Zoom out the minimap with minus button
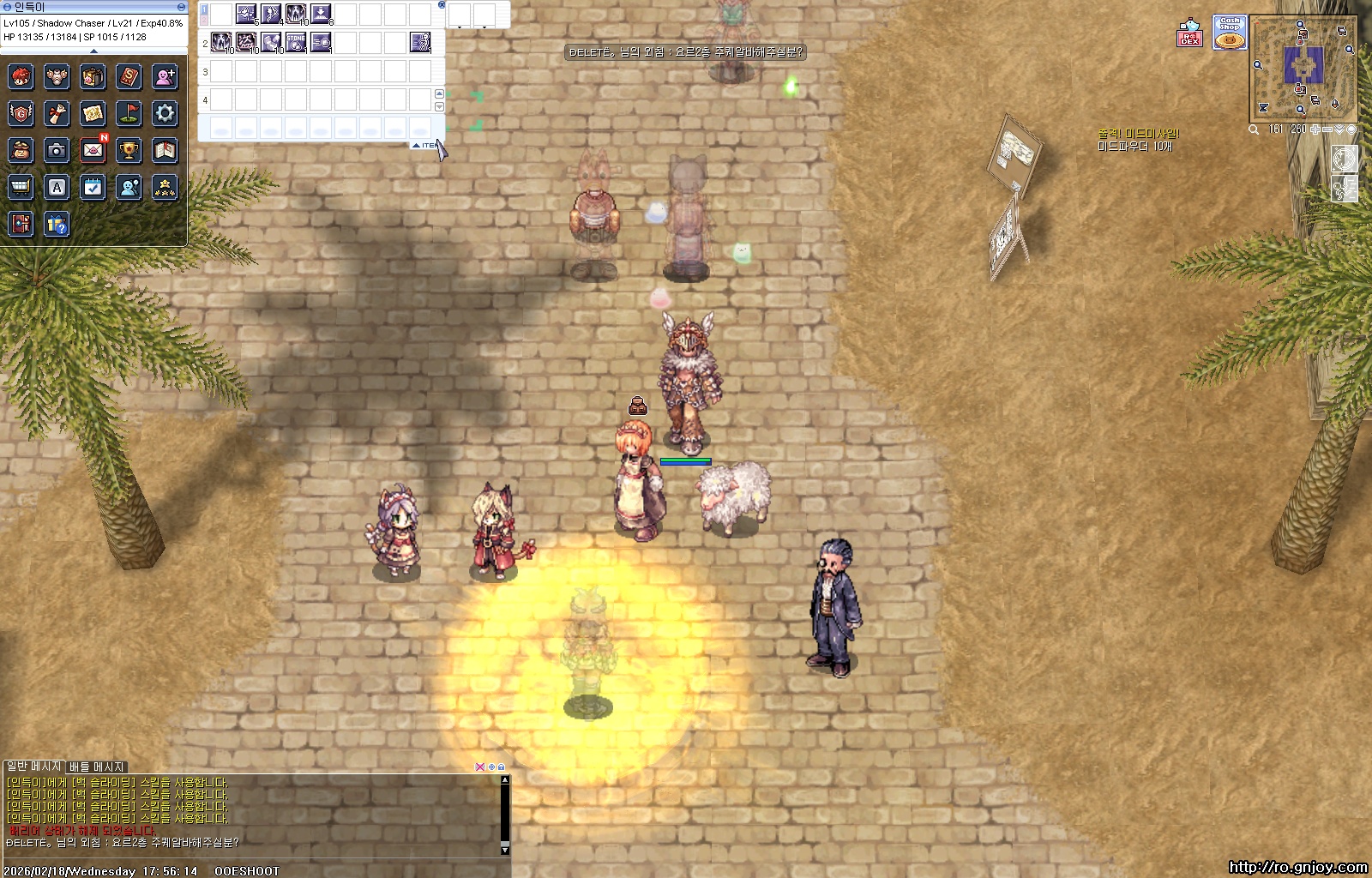Screen dimensions: 1372x878 [1327, 129]
